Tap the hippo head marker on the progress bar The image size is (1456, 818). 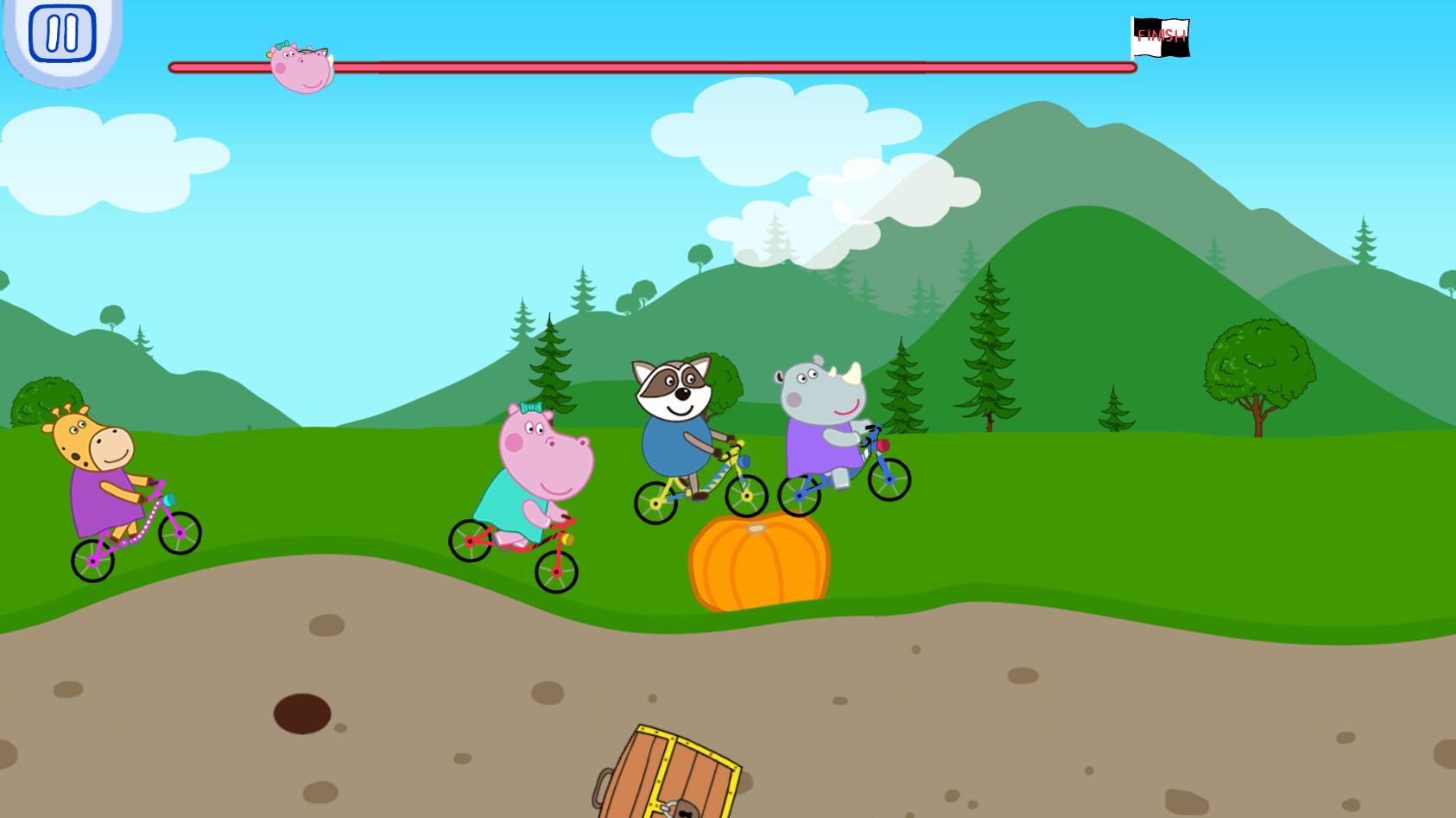(301, 67)
